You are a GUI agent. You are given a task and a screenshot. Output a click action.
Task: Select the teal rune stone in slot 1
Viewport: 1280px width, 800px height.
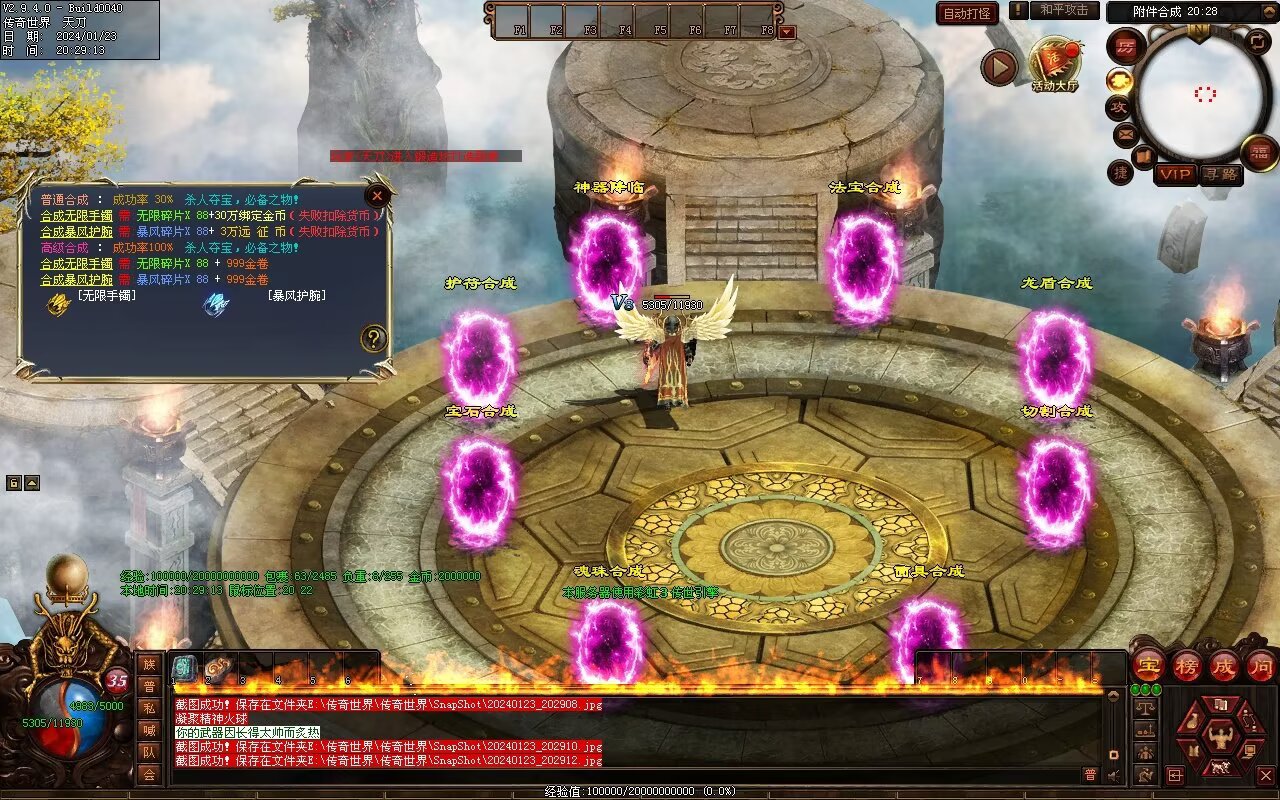point(185,669)
